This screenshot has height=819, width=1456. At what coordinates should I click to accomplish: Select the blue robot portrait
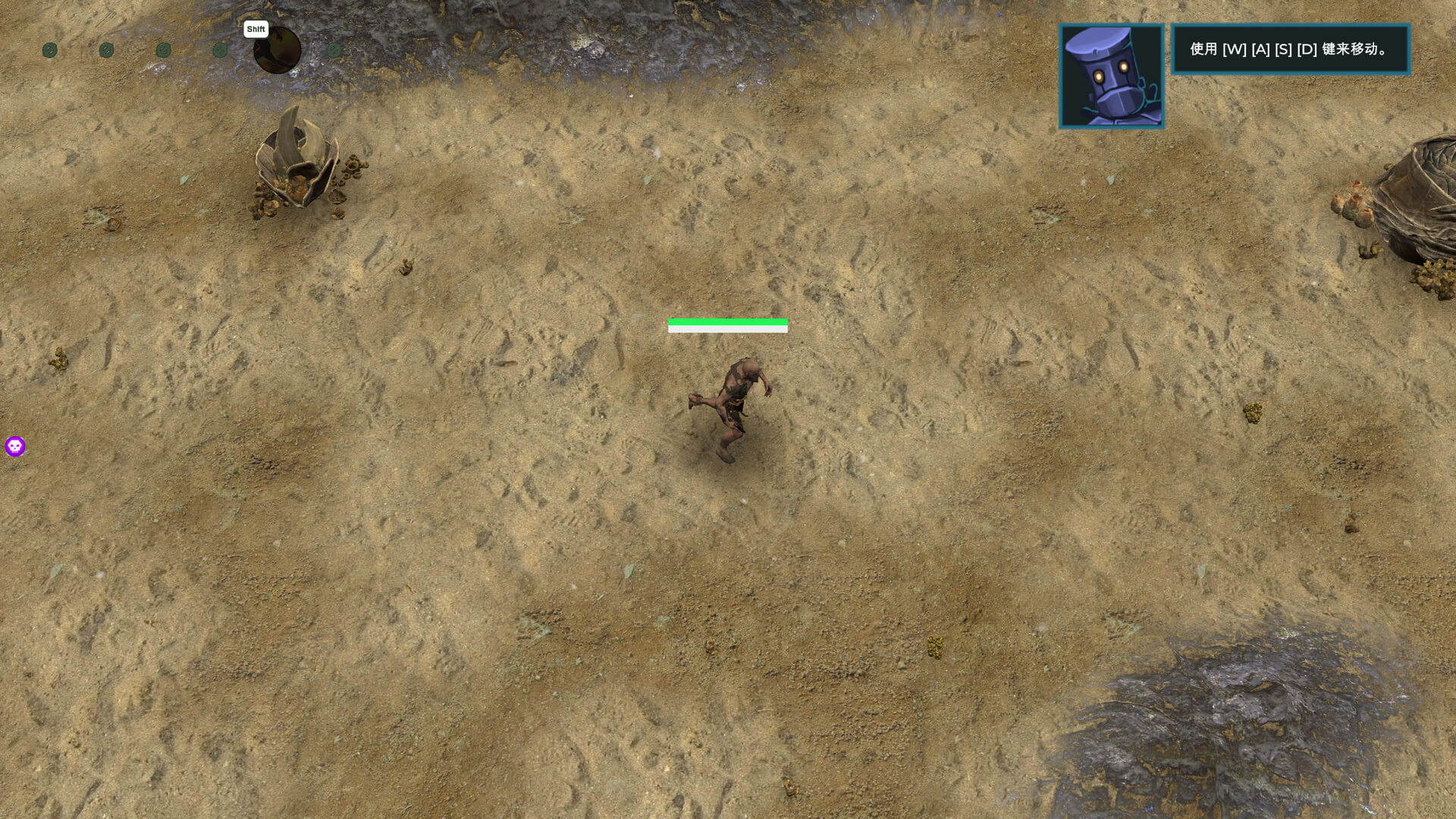click(1111, 76)
